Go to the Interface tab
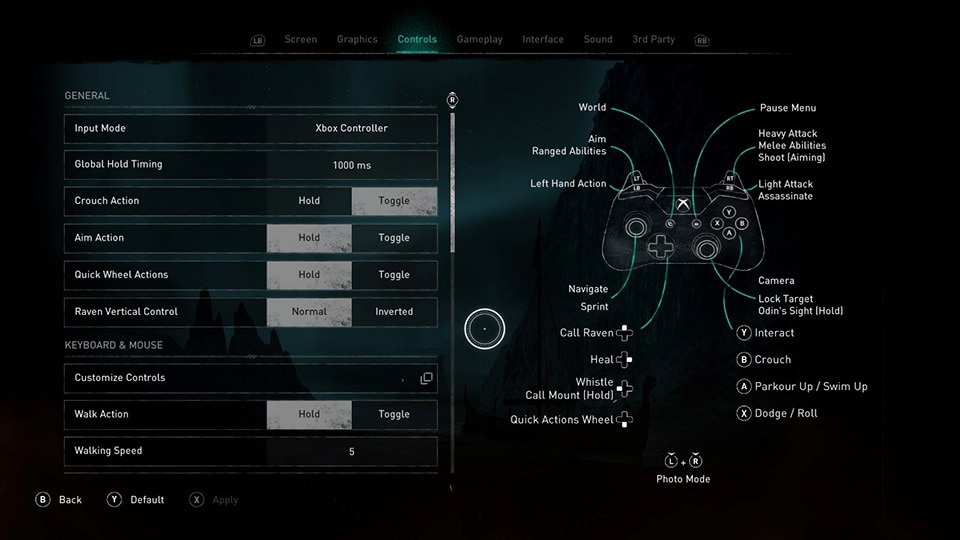 (x=543, y=40)
